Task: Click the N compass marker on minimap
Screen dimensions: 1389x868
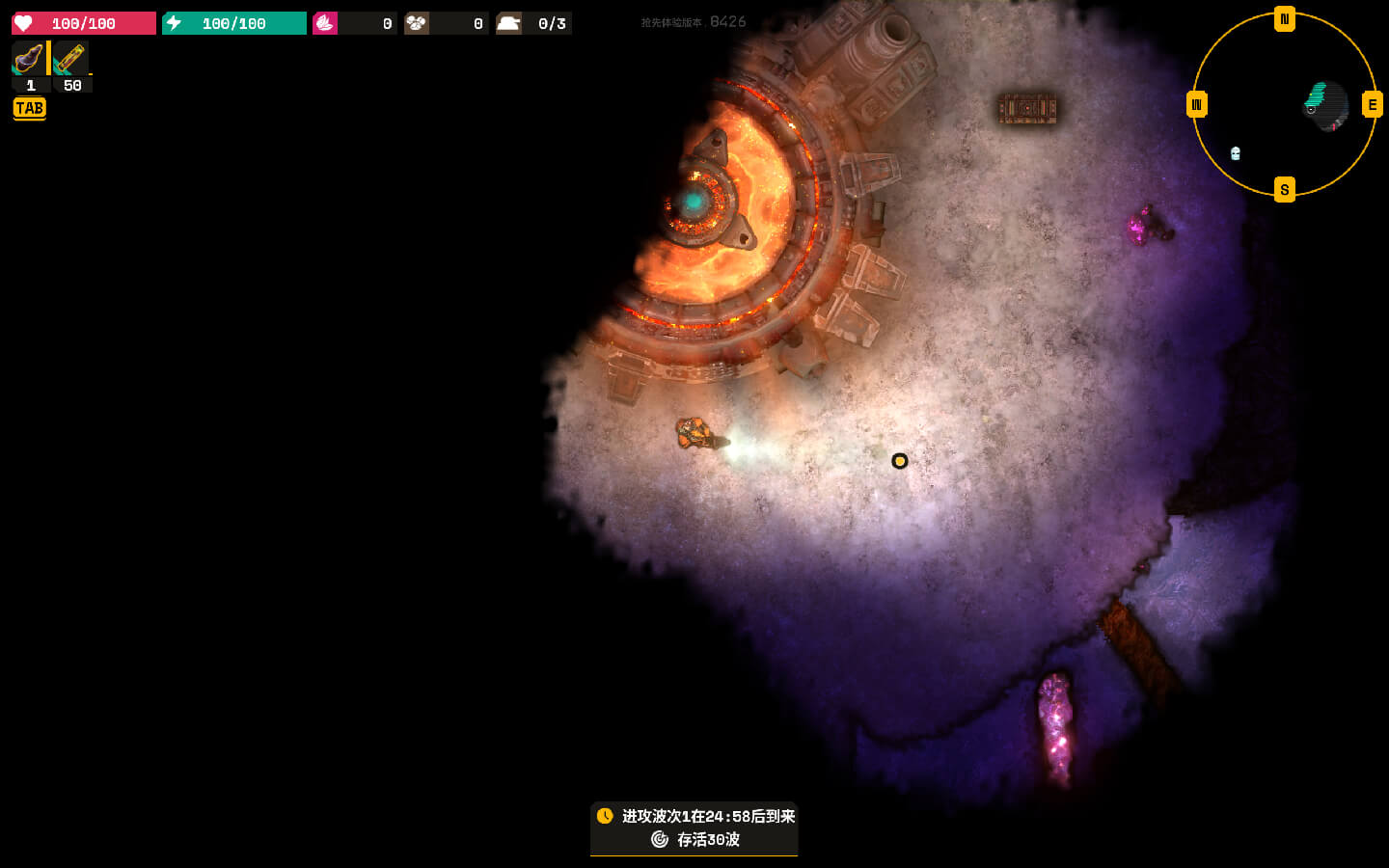Action: pyautogui.click(x=1284, y=19)
